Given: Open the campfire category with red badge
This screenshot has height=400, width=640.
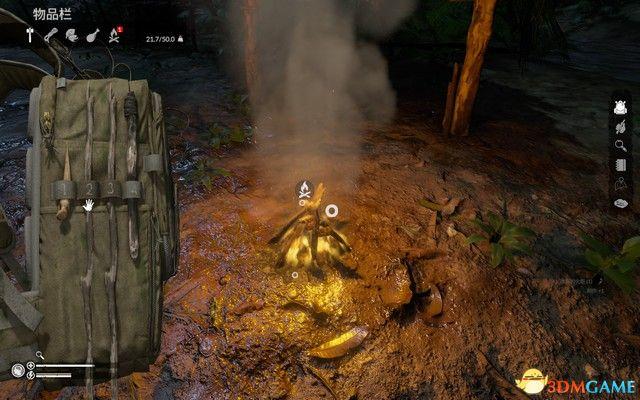Looking at the screenshot, I should tap(115, 36).
